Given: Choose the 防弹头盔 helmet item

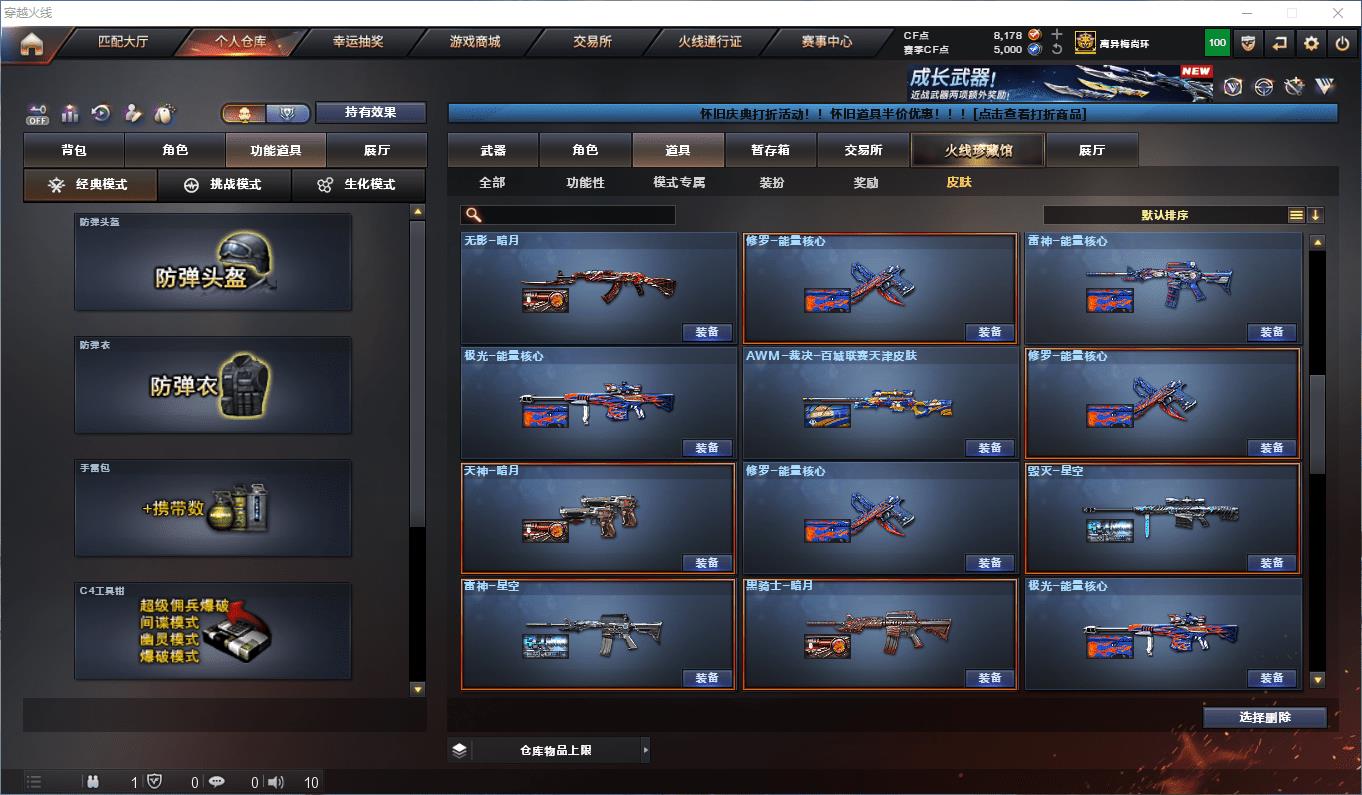Looking at the screenshot, I should coord(213,262).
